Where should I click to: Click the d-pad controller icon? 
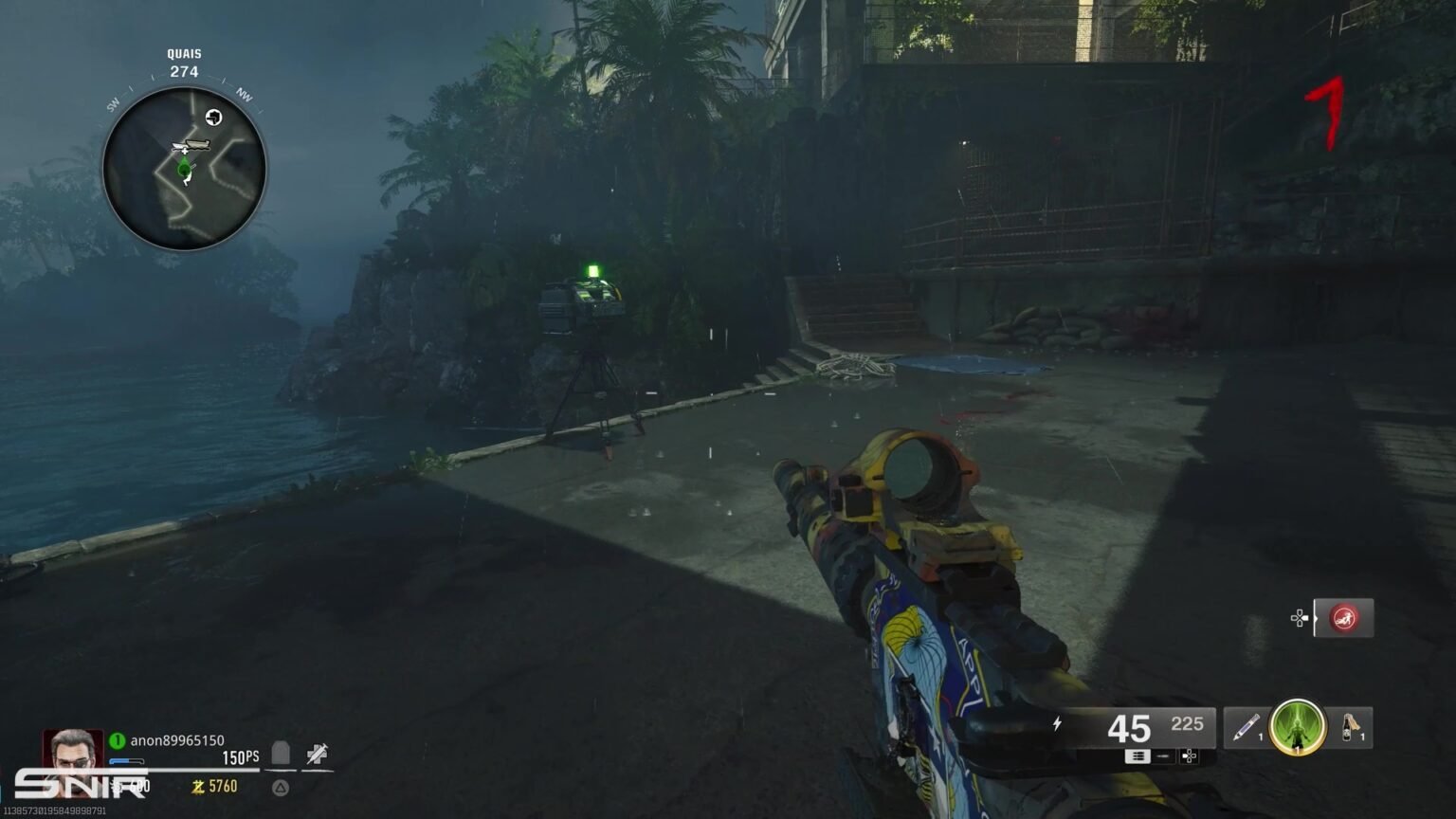point(1189,756)
